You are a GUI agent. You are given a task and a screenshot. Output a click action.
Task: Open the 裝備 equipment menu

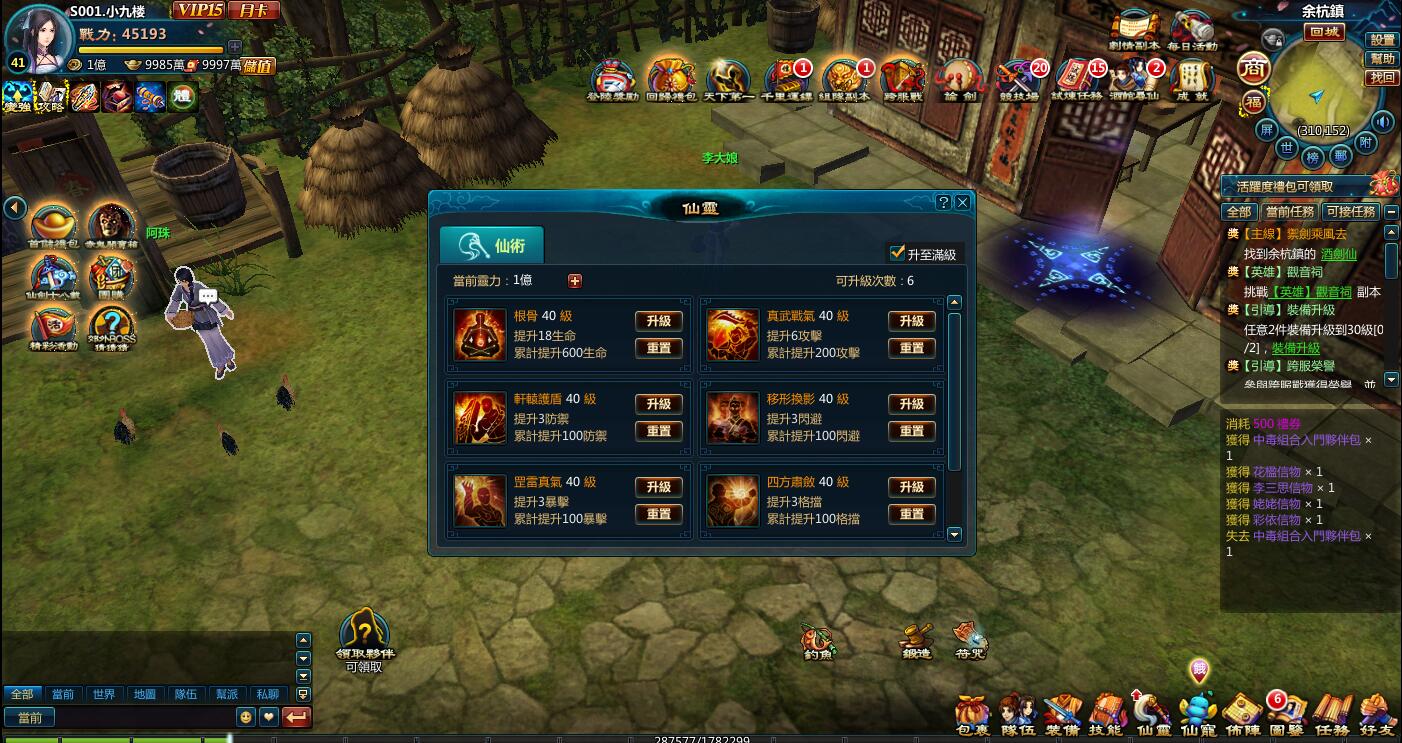click(x=1062, y=714)
